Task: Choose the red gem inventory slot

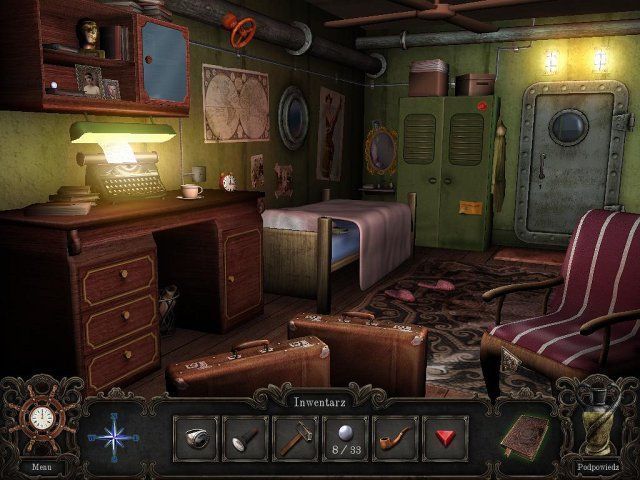Action: click(445, 438)
